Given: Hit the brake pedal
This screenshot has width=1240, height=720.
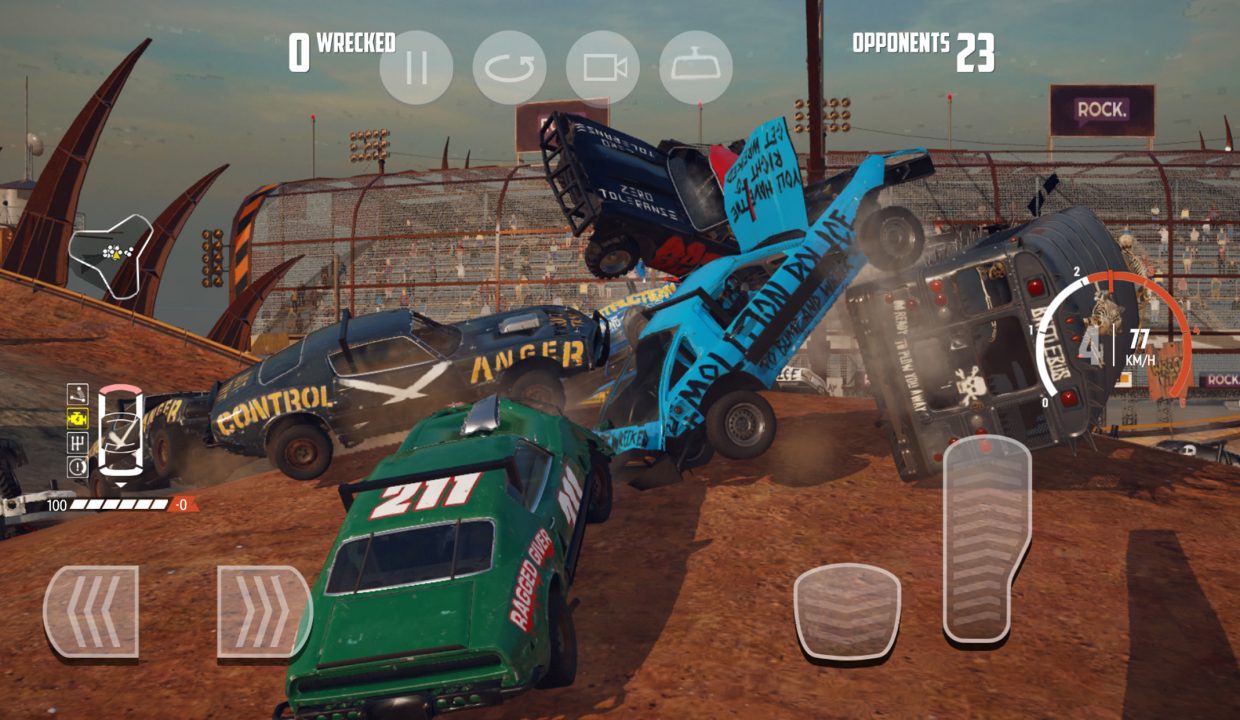Looking at the screenshot, I should pos(847,611).
